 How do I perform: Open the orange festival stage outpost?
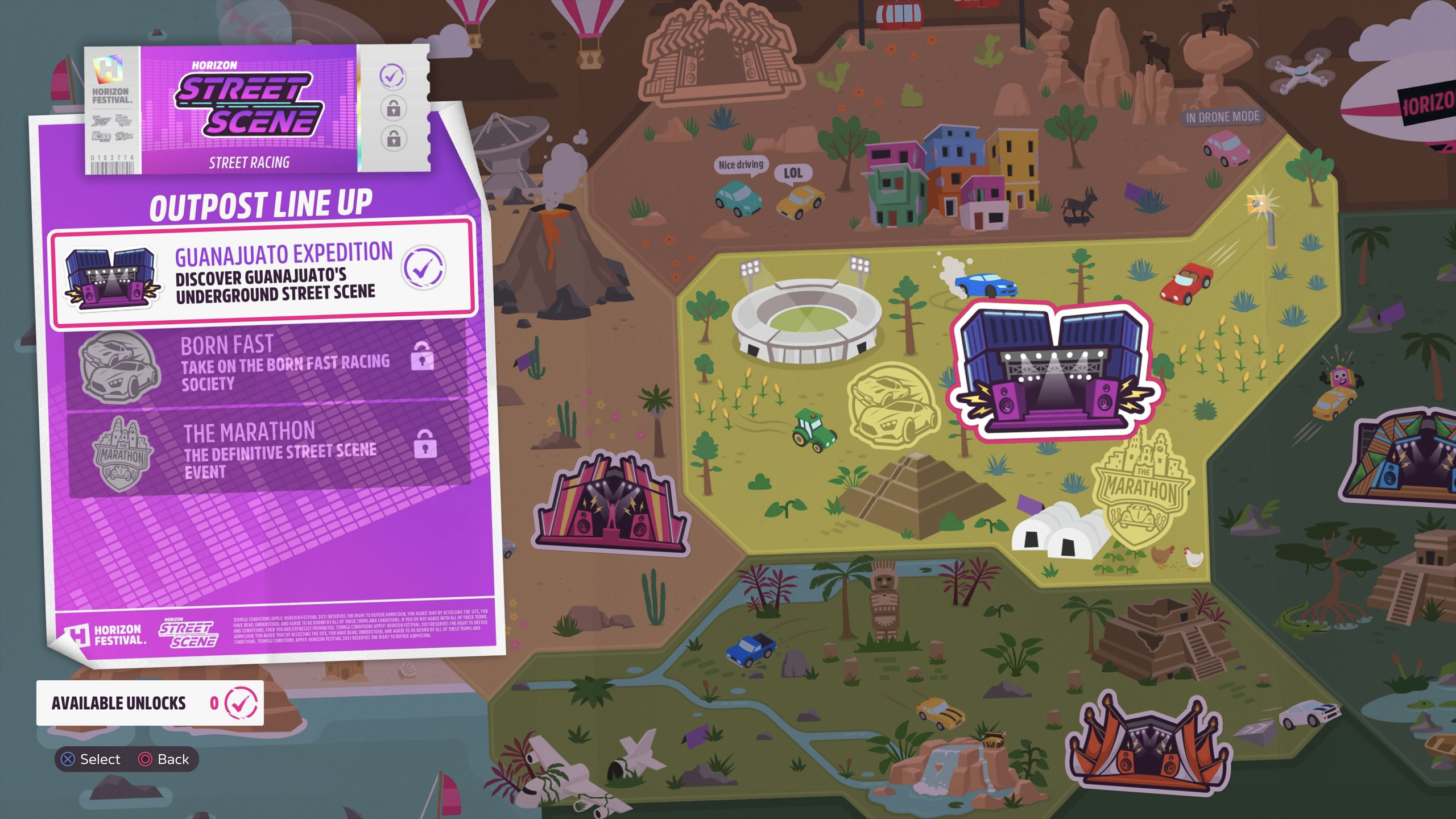pyautogui.click(x=1148, y=745)
